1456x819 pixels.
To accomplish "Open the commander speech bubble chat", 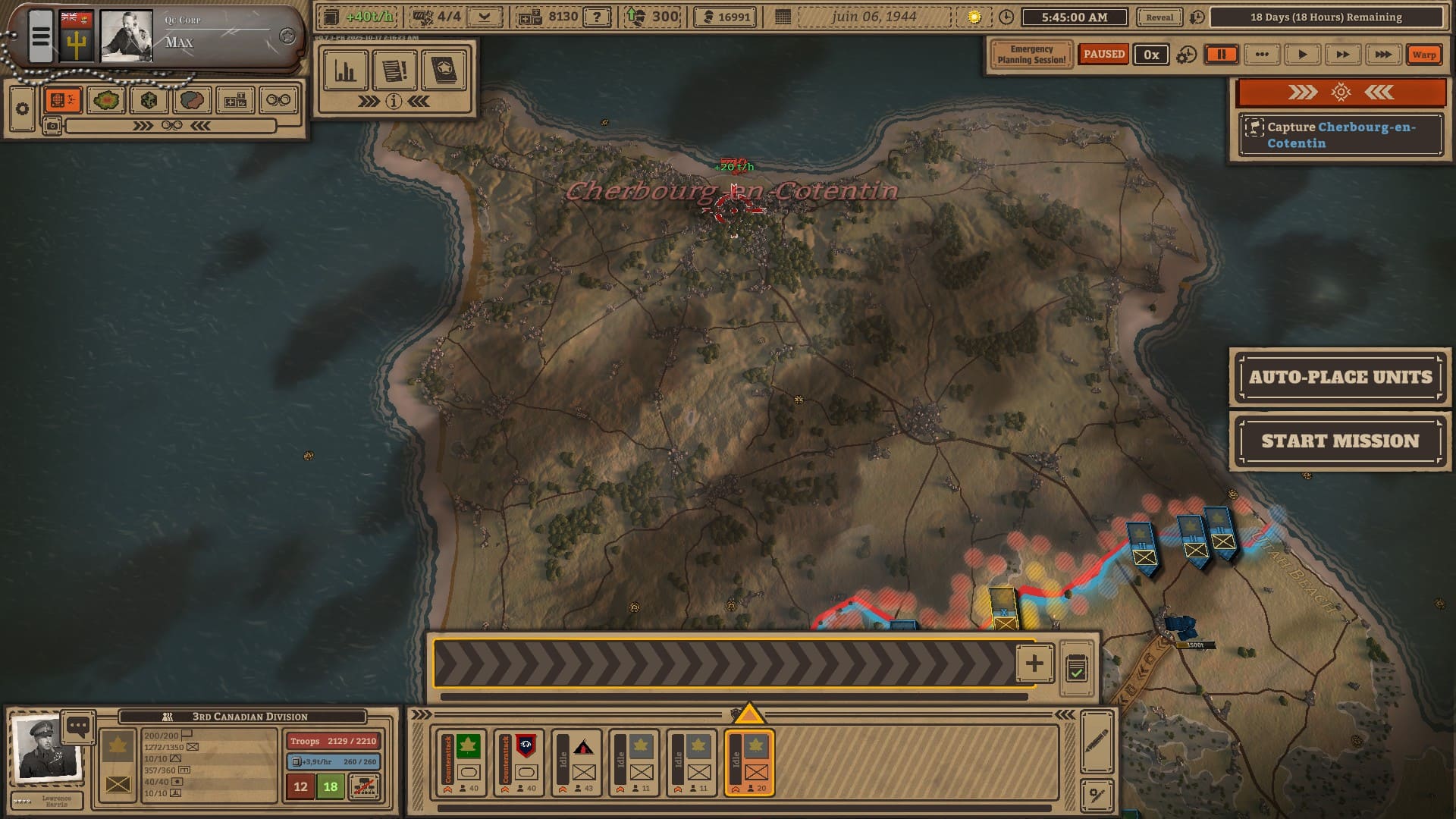I will click(x=78, y=726).
